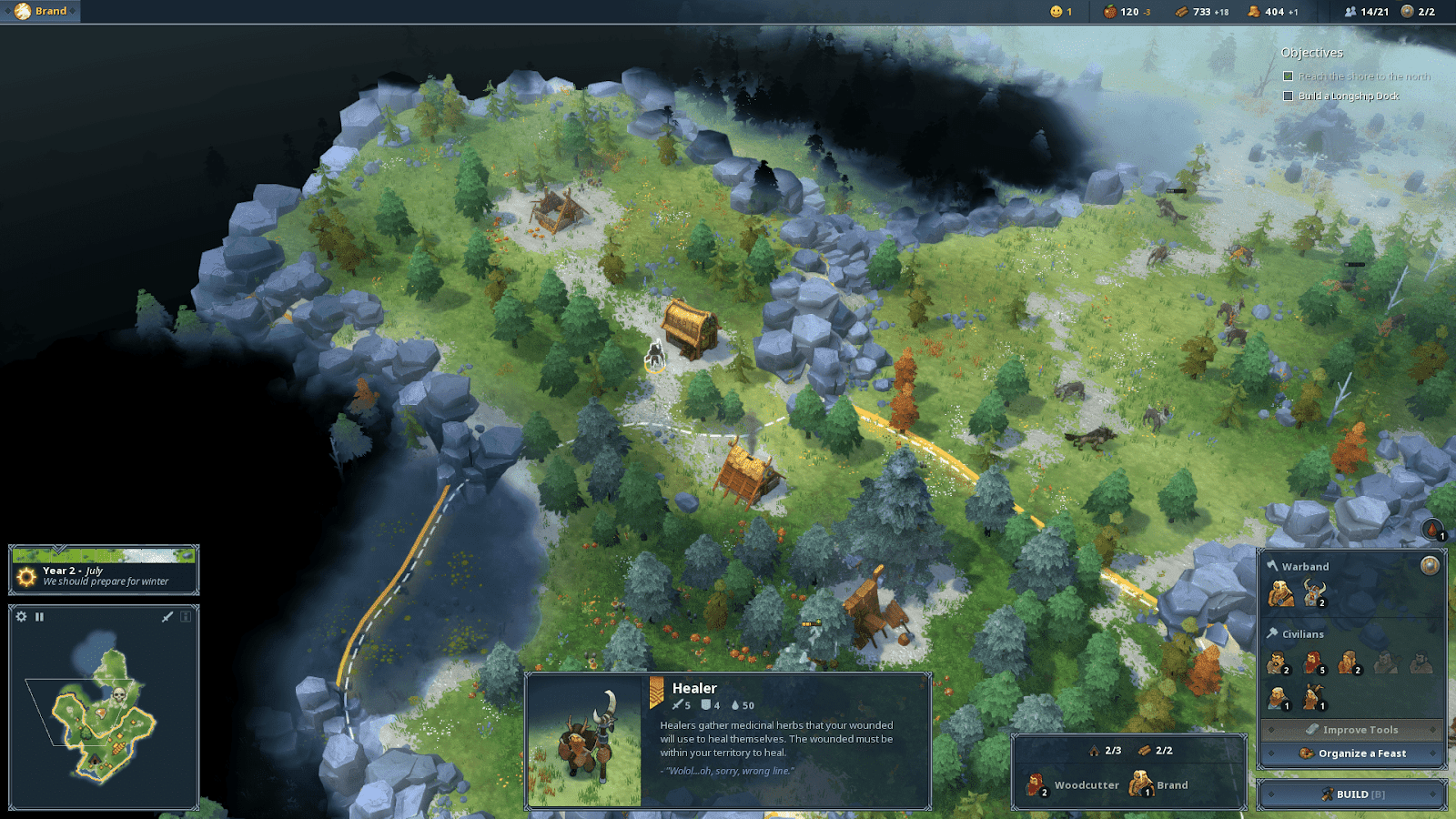Collapse the Warband section header
This screenshot has height=819, width=1456.
point(1305,566)
